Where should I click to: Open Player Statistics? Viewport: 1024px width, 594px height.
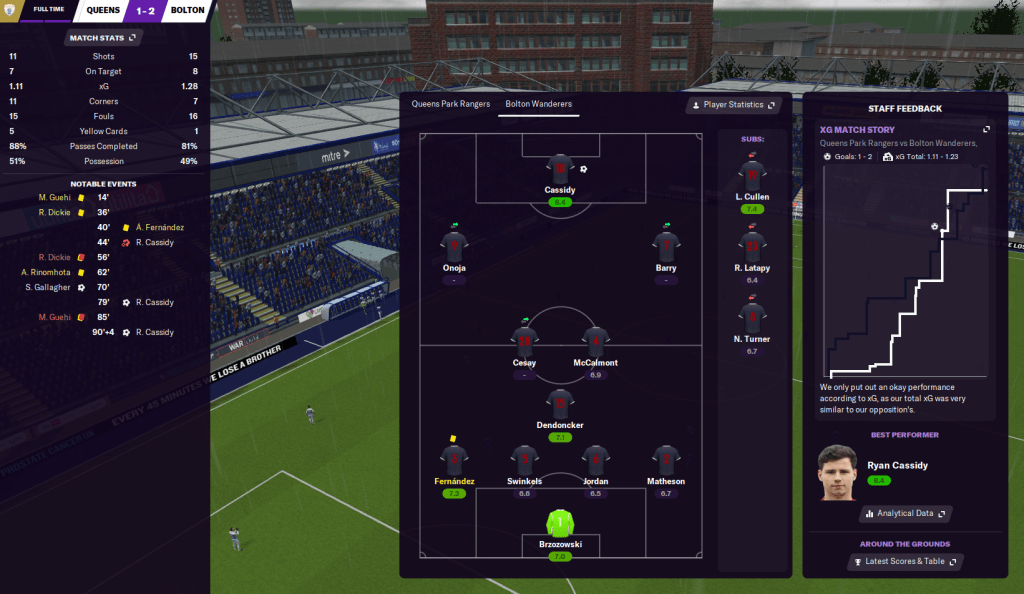coord(733,105)
